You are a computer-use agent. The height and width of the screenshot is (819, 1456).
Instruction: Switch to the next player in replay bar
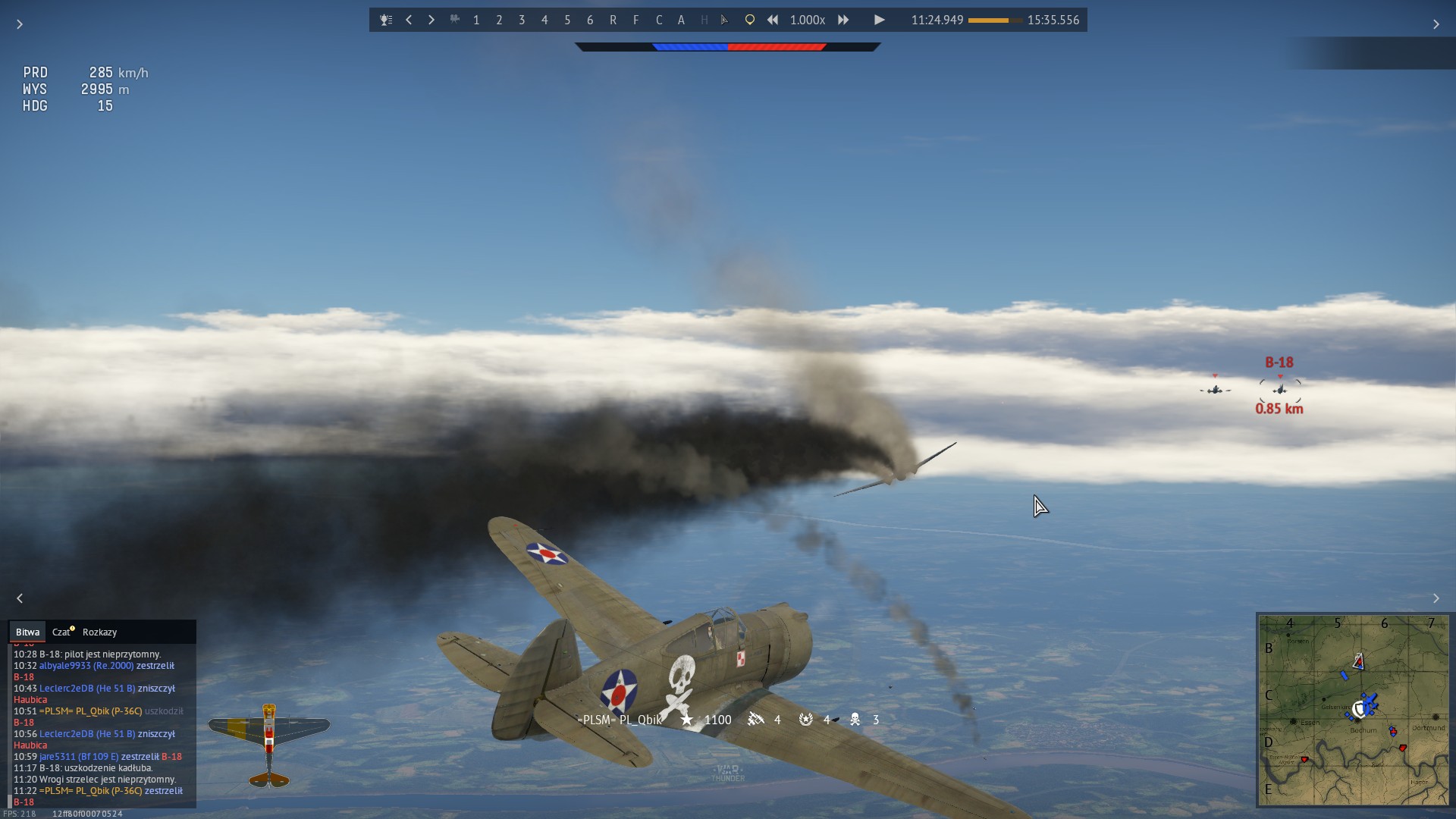(431, 20)
